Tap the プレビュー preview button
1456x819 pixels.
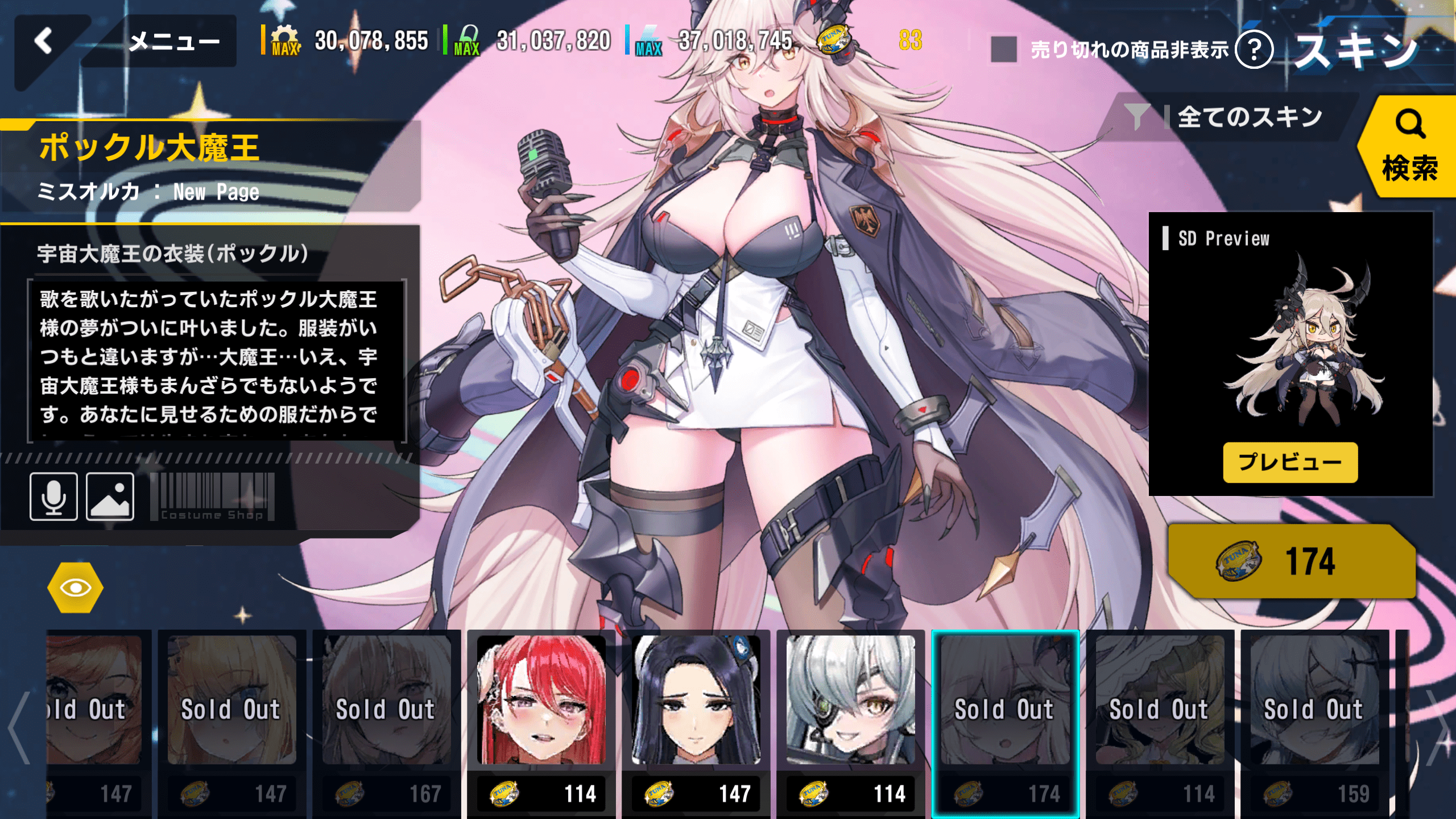pos(1290,462)
